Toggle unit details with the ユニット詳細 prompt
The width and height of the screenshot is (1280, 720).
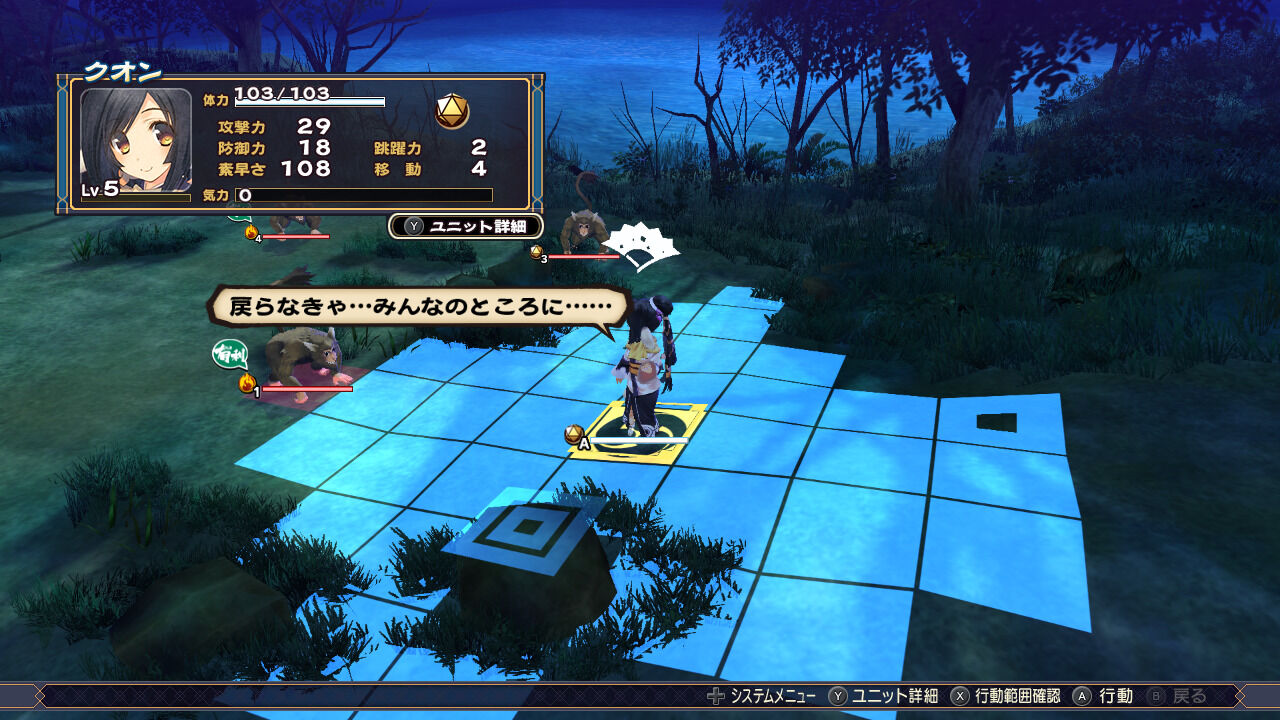tap(465, 227)
